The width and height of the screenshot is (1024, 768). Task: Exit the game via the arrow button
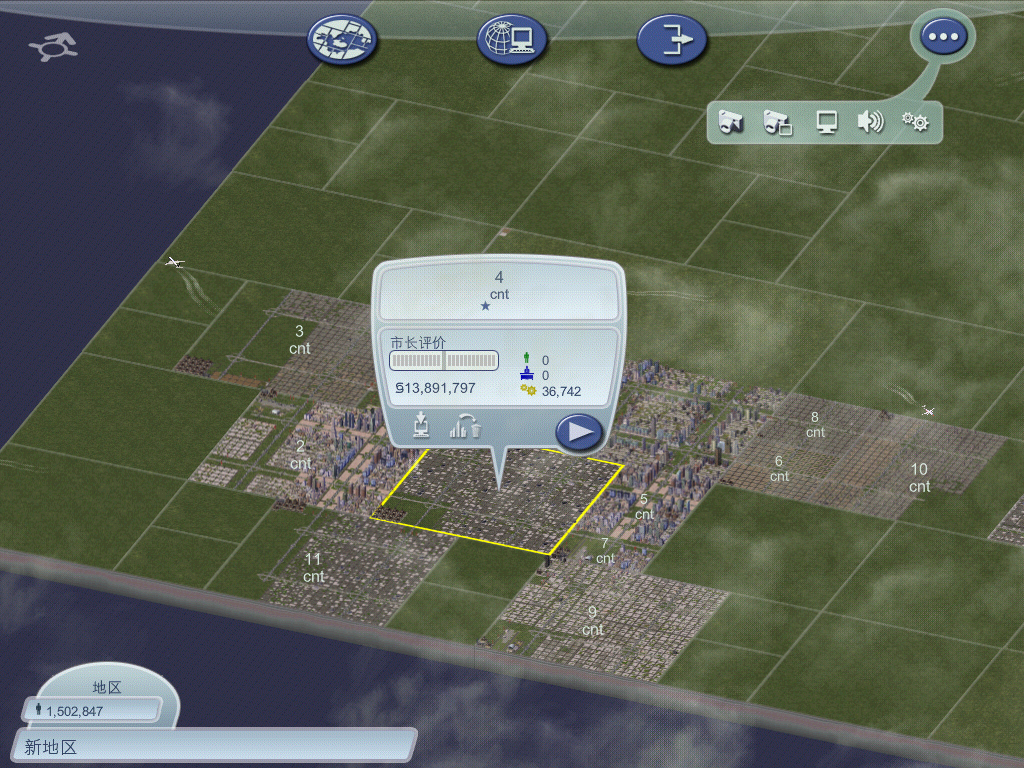coord(672,39)
